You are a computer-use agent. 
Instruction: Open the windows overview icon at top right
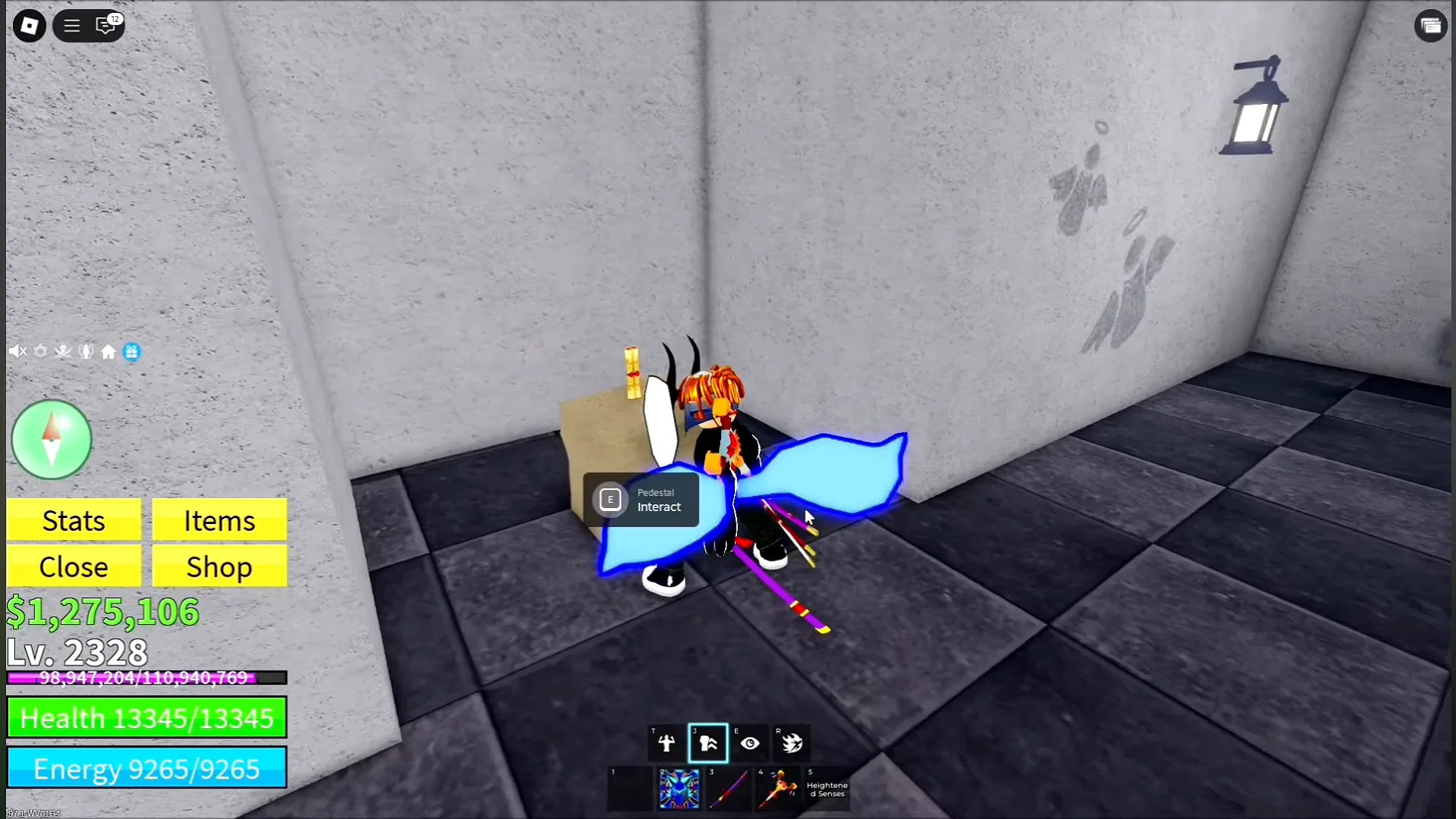[x=1432, y=25]
